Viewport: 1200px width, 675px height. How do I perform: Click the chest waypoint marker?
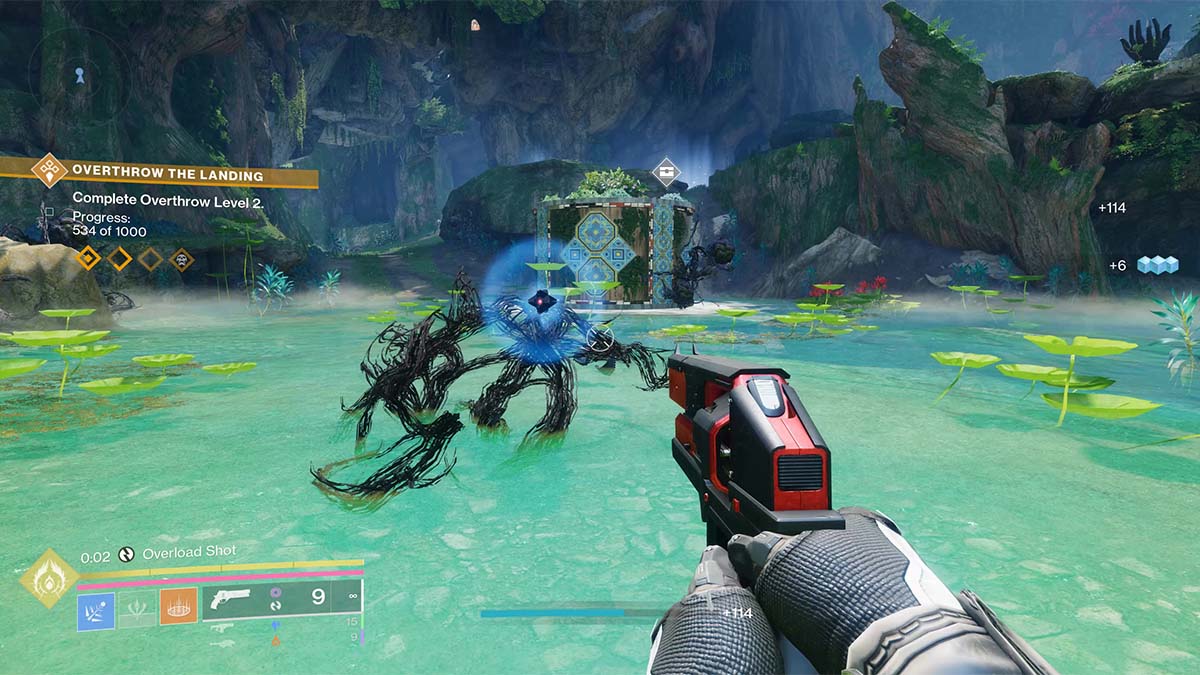(666, 171)
